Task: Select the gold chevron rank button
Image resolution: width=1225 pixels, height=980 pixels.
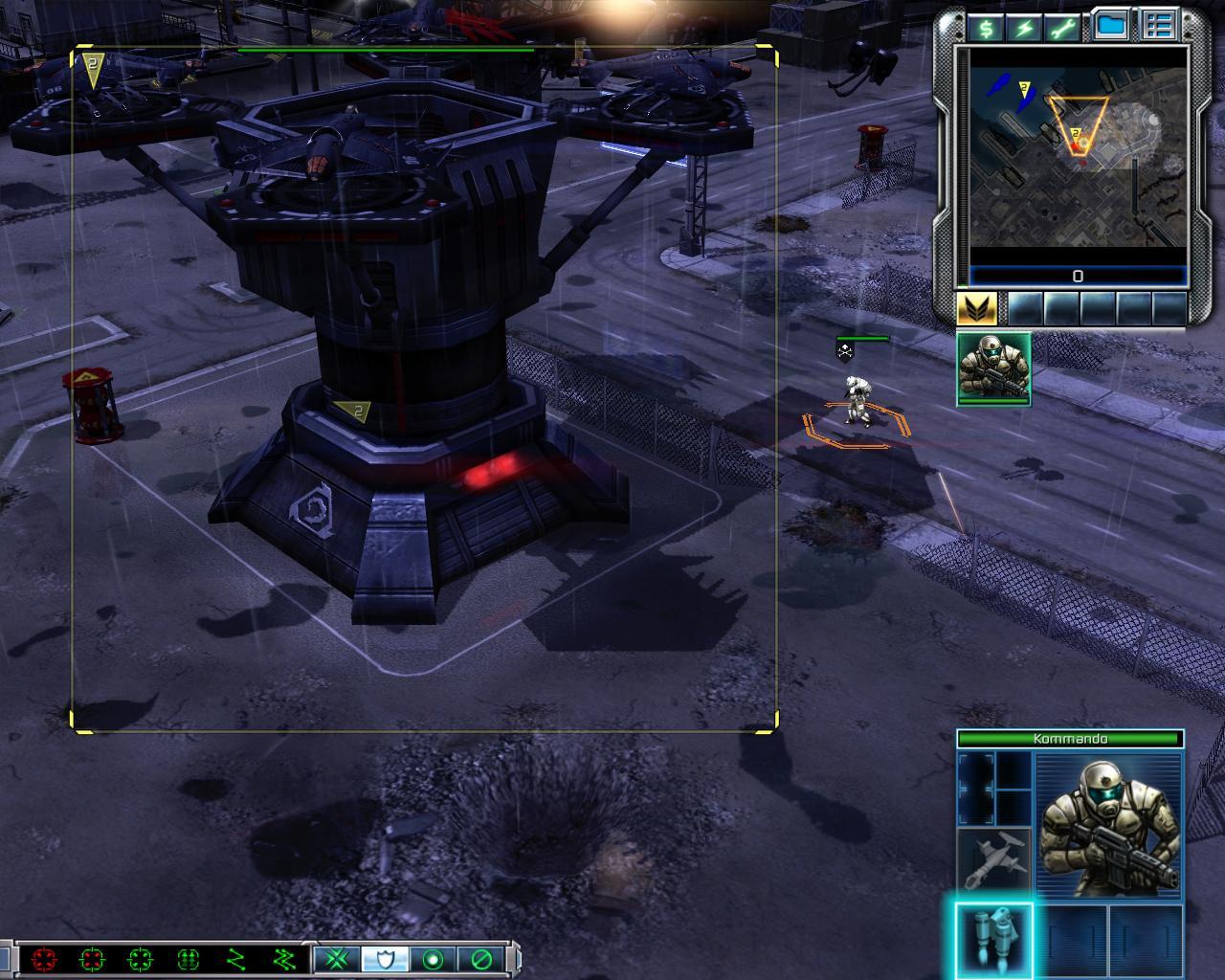Action: pos(977,308)
